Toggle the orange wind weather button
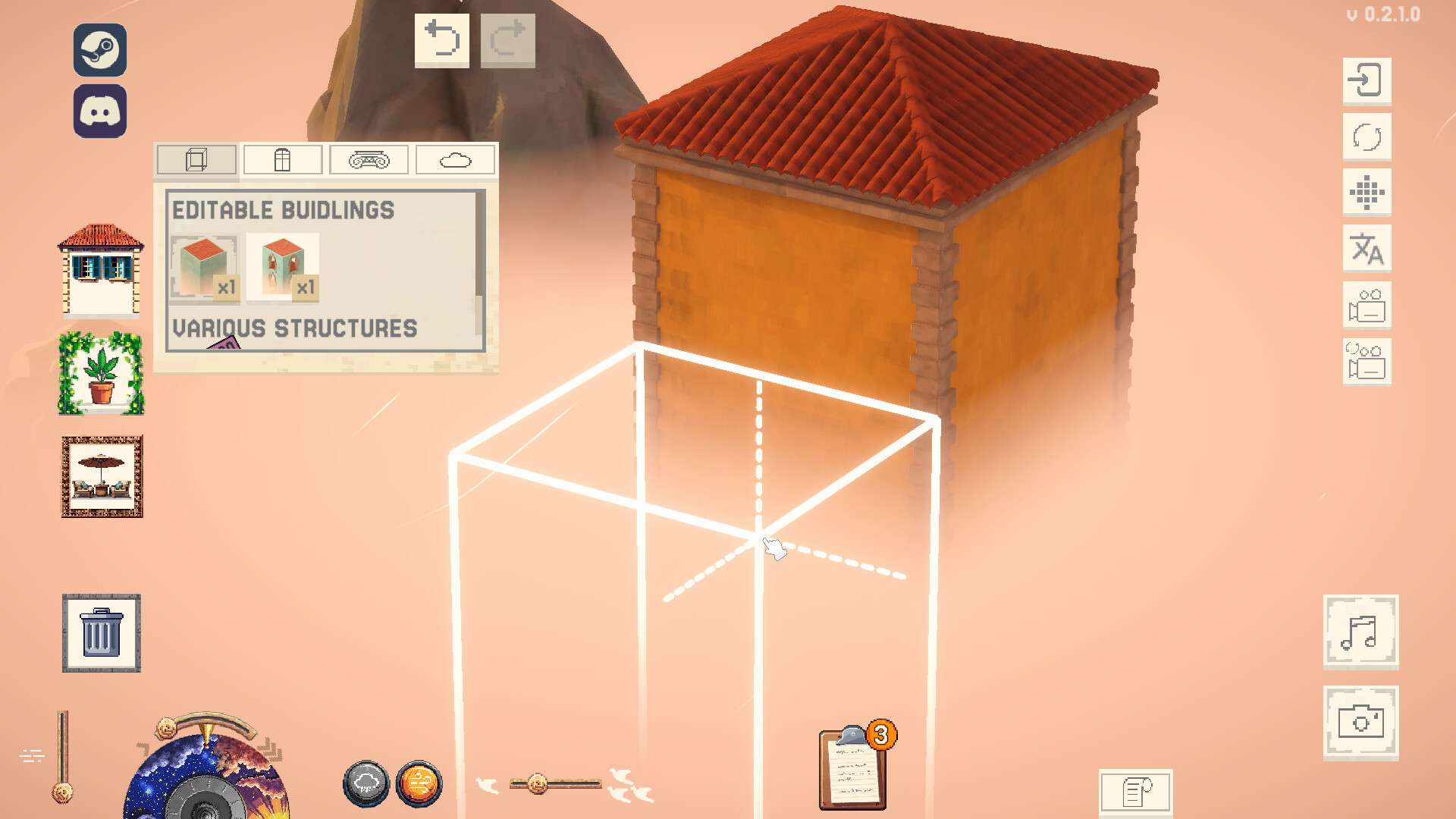Image resolution: width=1456 pixels, height=819 pixels. [x=418, y=784]
